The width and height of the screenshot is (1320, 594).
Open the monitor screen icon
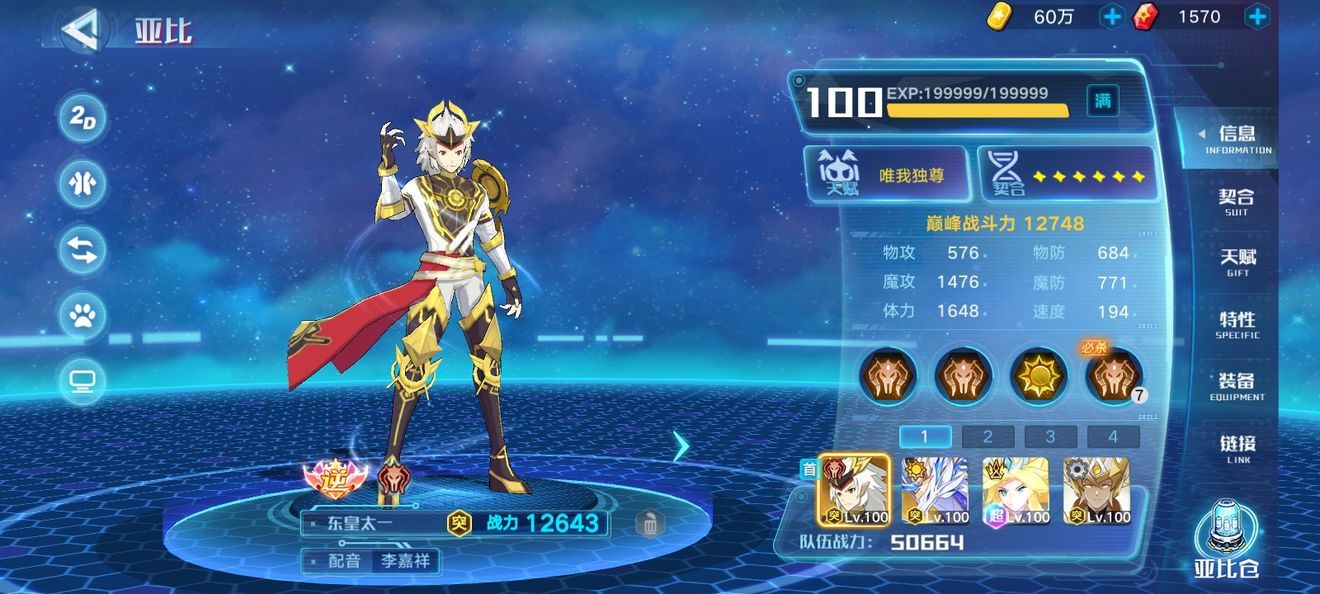[82, 381]
